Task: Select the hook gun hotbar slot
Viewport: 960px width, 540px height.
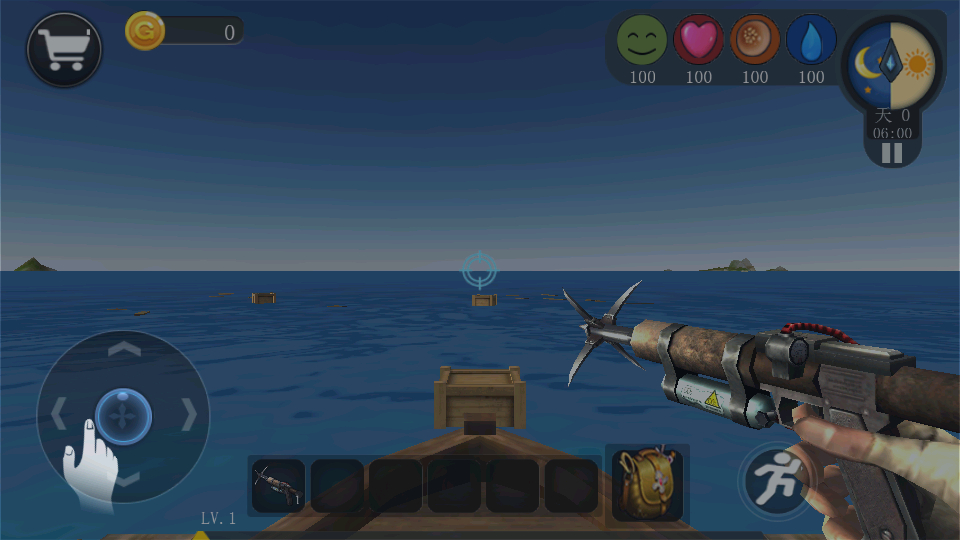Action: [x=278, y=486]
